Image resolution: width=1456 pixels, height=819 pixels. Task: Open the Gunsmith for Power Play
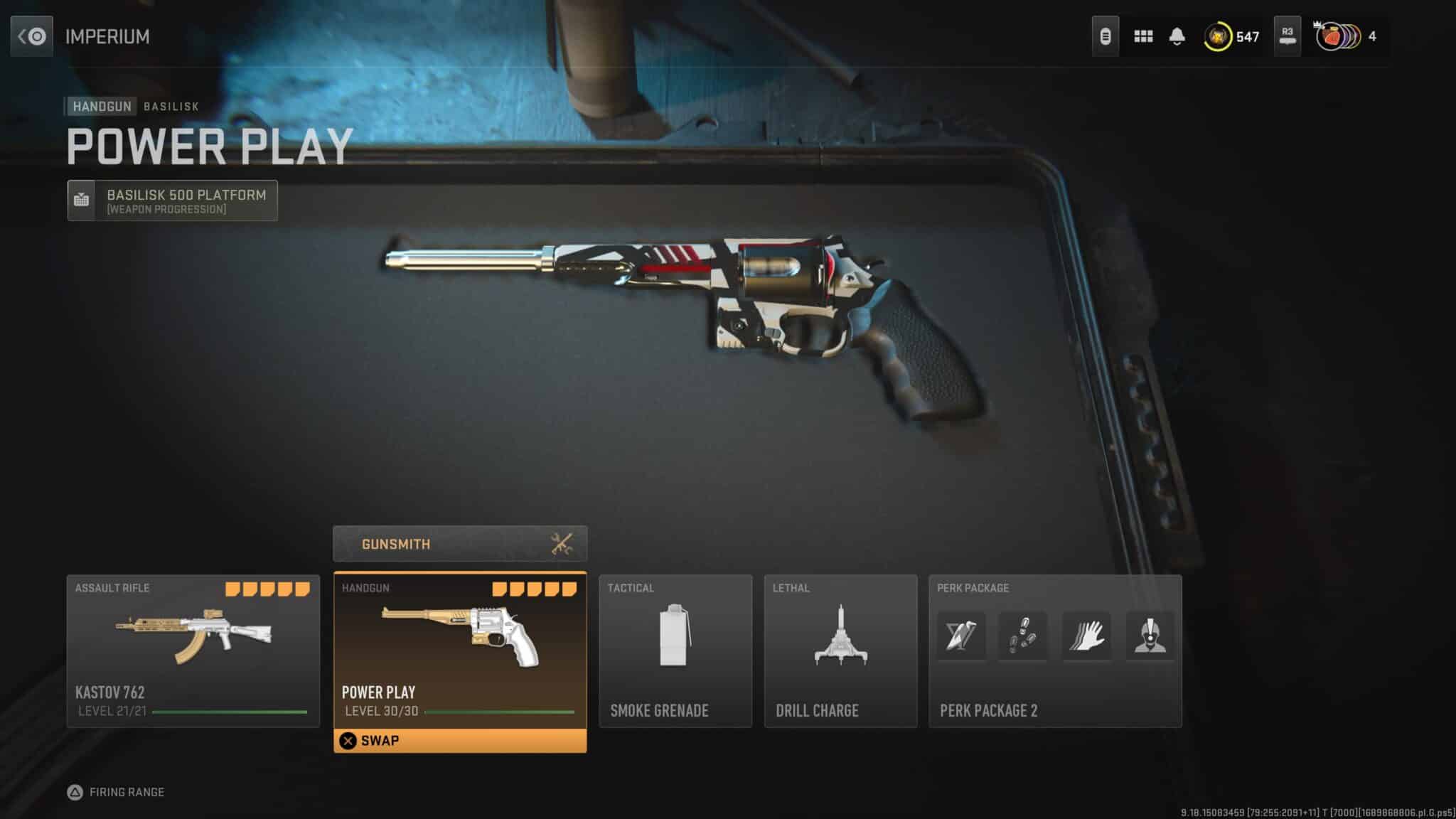pyautogui.click(x=460, y=544)
